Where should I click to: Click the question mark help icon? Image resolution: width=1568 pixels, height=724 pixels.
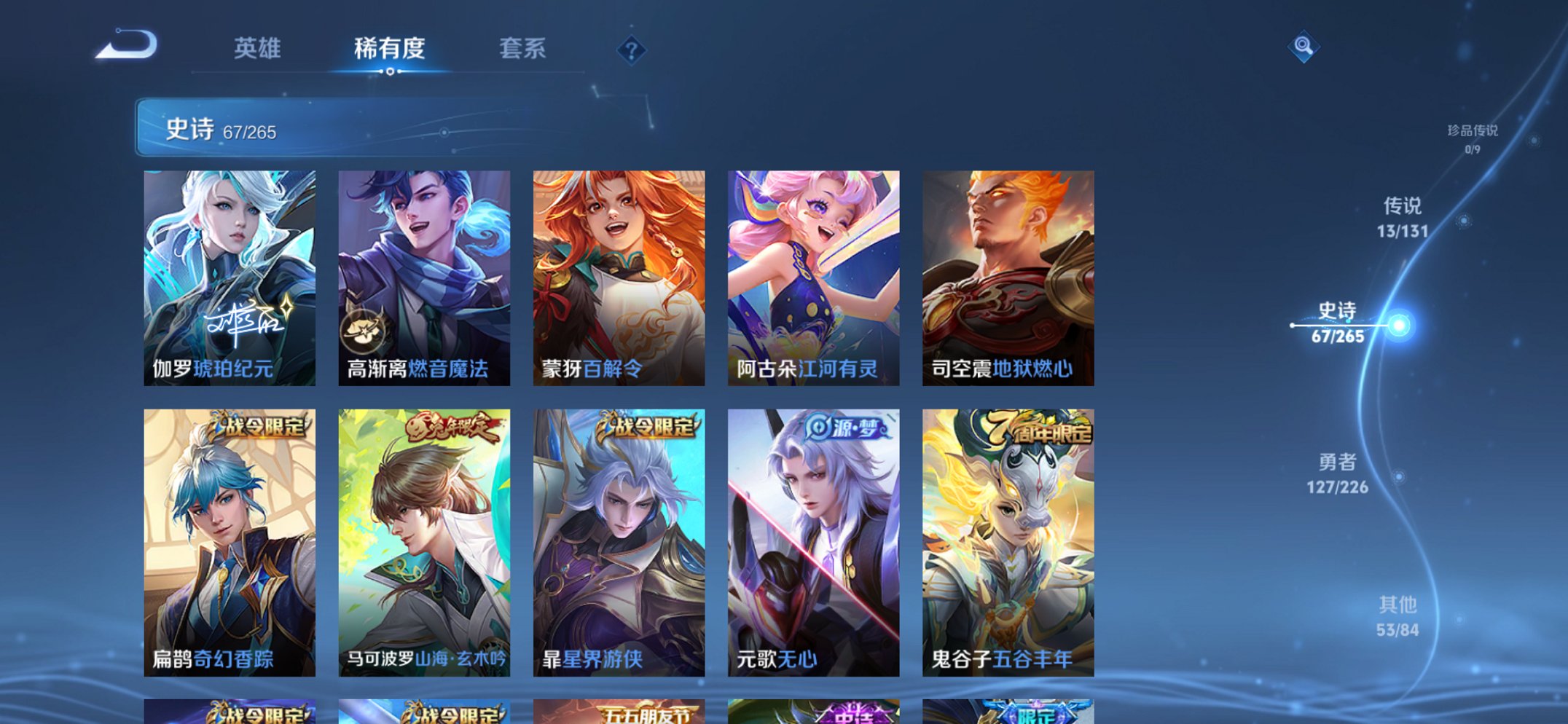tap(631, 50)
